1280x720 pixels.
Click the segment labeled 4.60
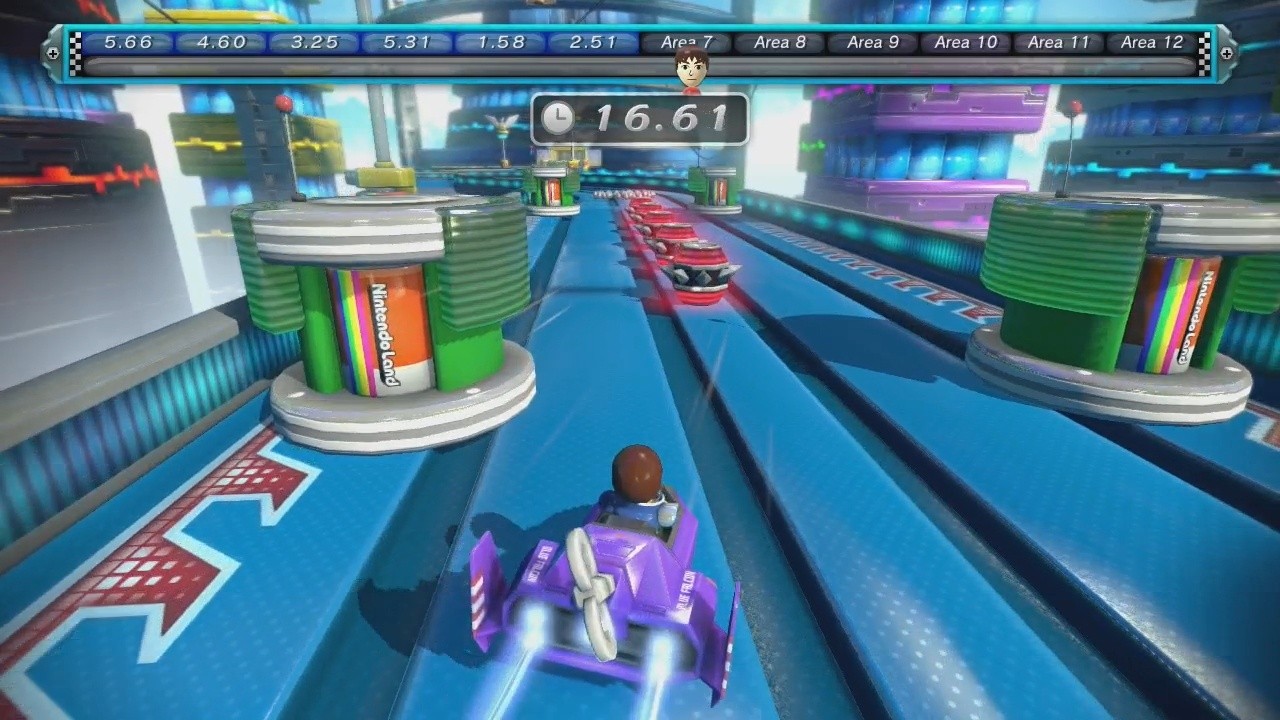tap(218, 42)
